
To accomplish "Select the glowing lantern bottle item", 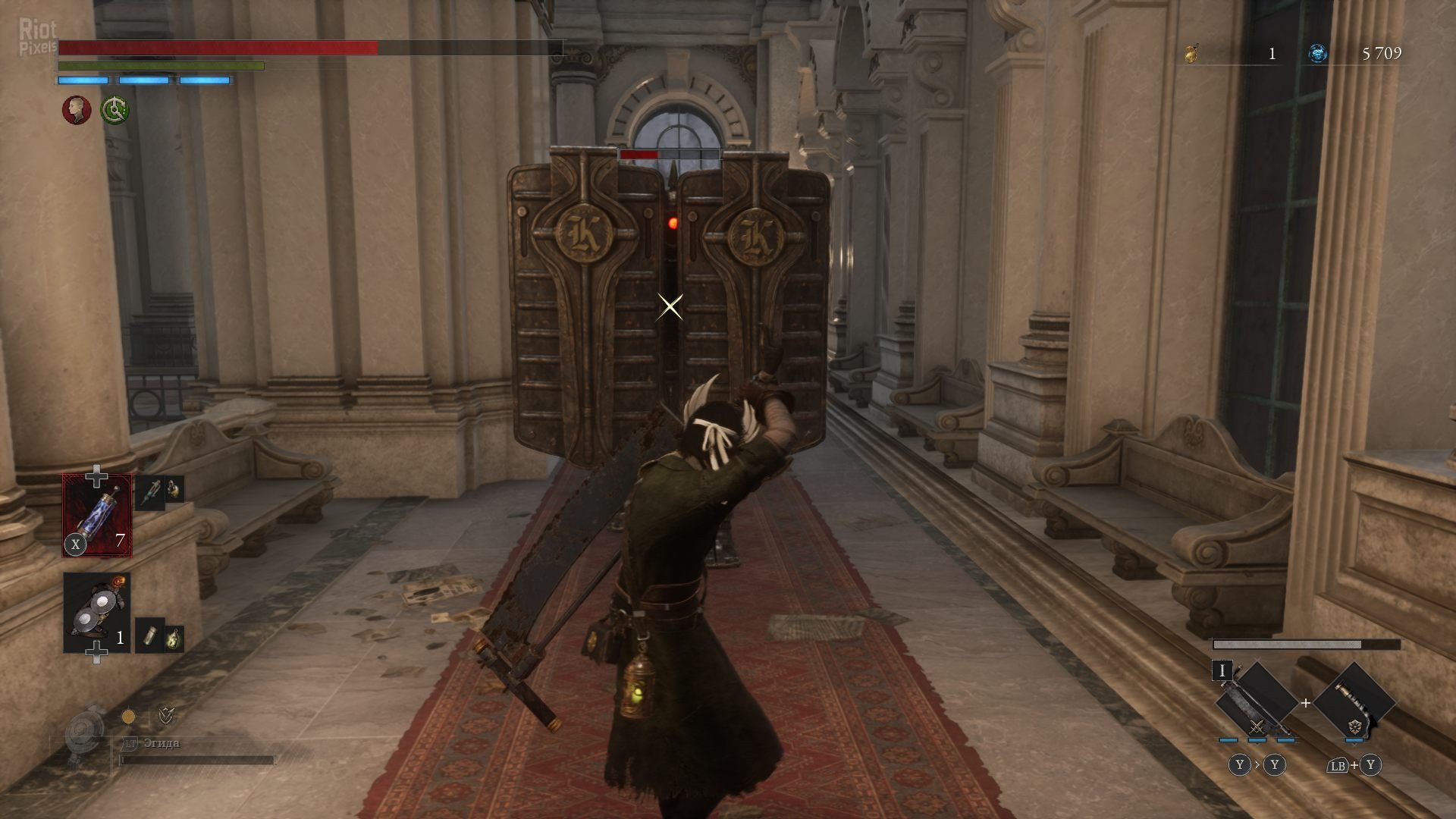I will click(174, 639).
